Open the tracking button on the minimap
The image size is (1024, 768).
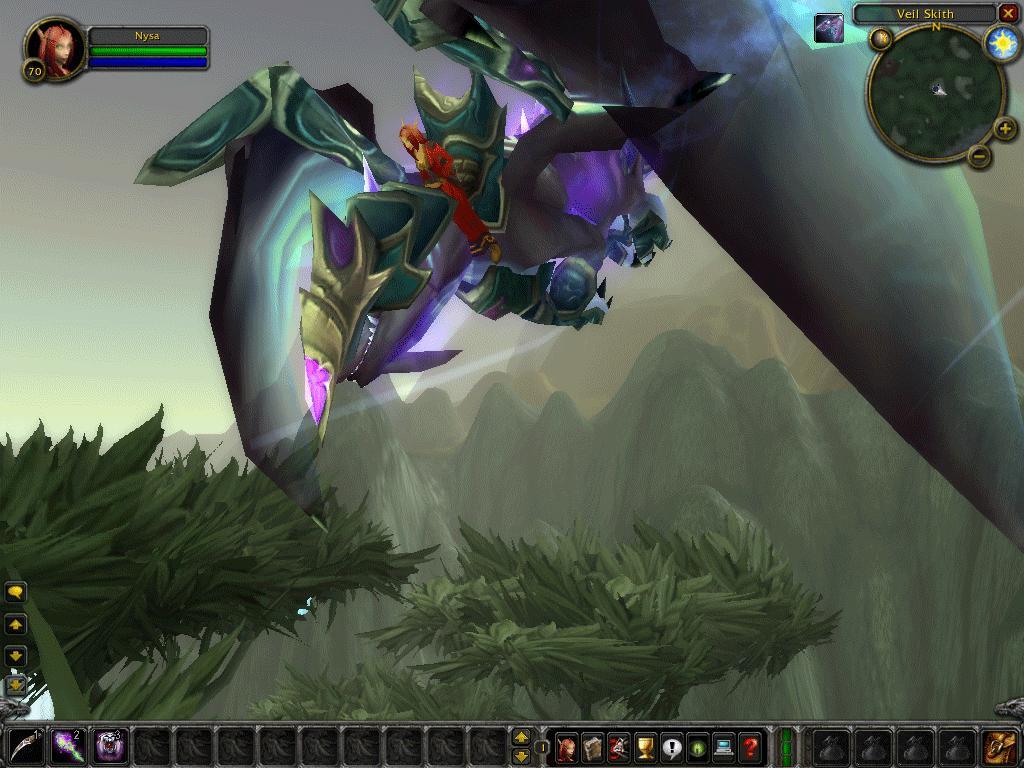pyautogui.click(x=880, y=39)
